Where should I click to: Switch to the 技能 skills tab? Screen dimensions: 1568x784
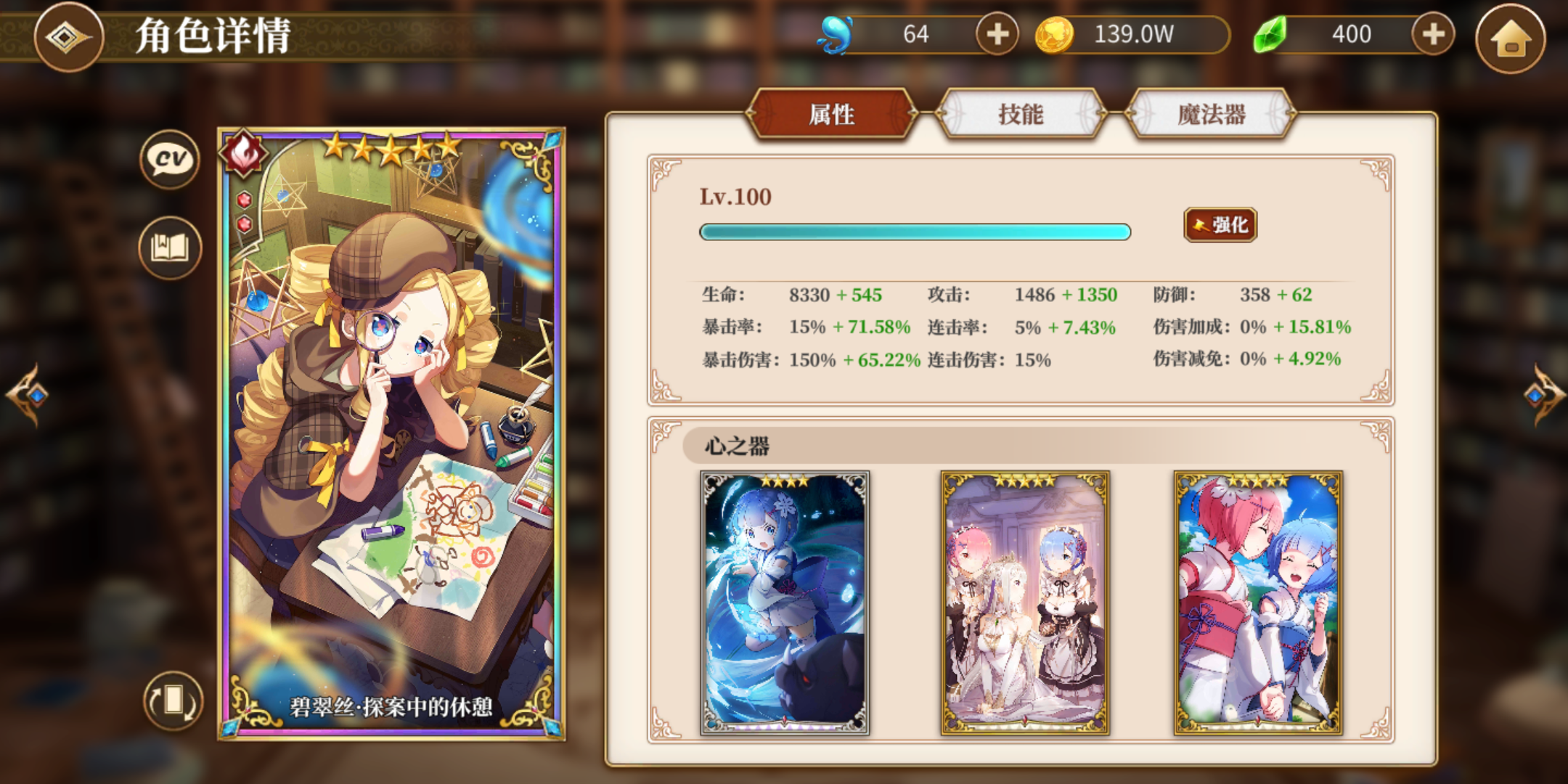1021,113
